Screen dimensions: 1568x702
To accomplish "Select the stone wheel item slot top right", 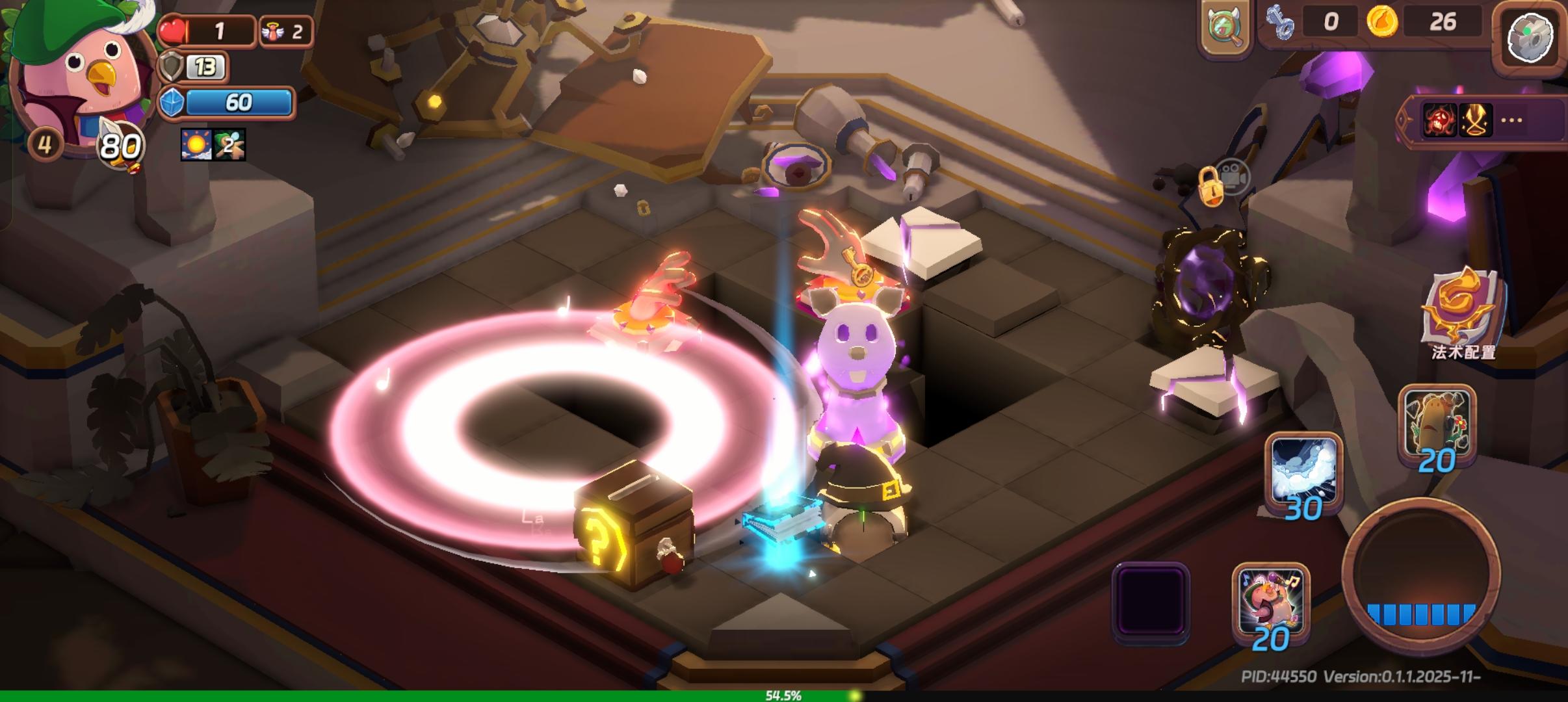I will [1530, 37].
